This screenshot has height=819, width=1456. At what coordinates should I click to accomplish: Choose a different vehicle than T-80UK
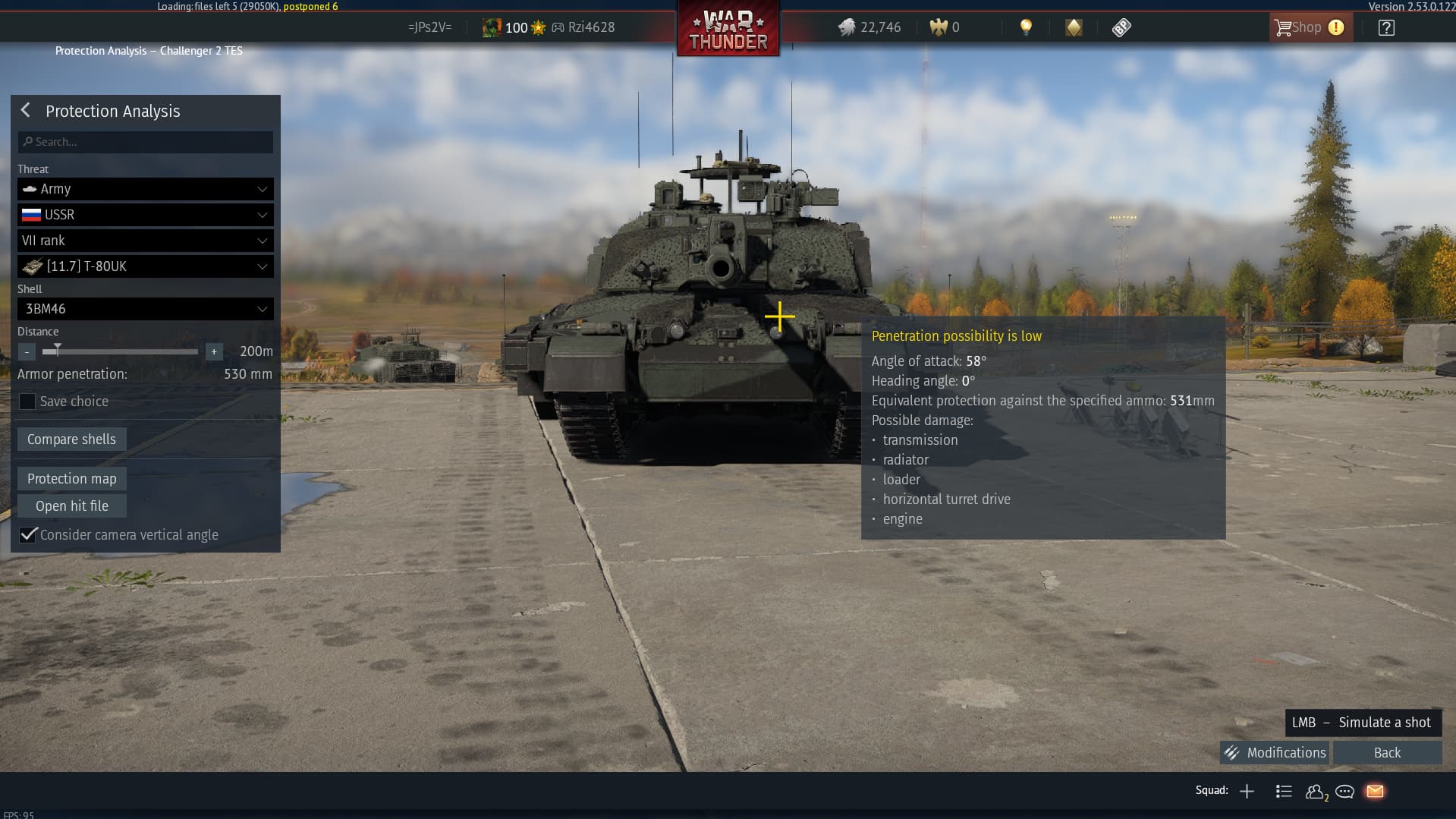coord(146,266)
